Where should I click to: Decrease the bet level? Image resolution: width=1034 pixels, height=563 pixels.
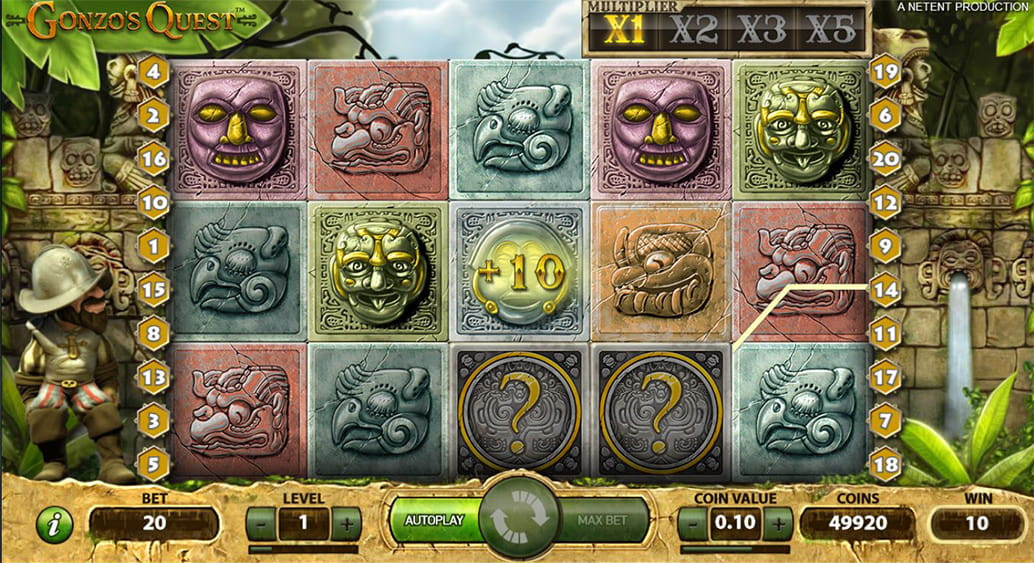point(260,522)
